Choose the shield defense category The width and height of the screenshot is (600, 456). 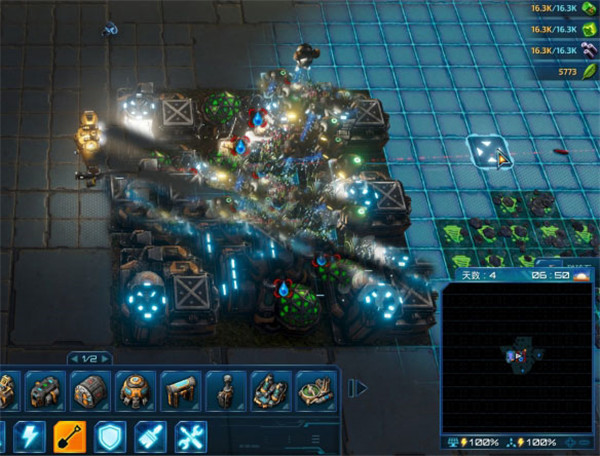click(x=109, y=435)
